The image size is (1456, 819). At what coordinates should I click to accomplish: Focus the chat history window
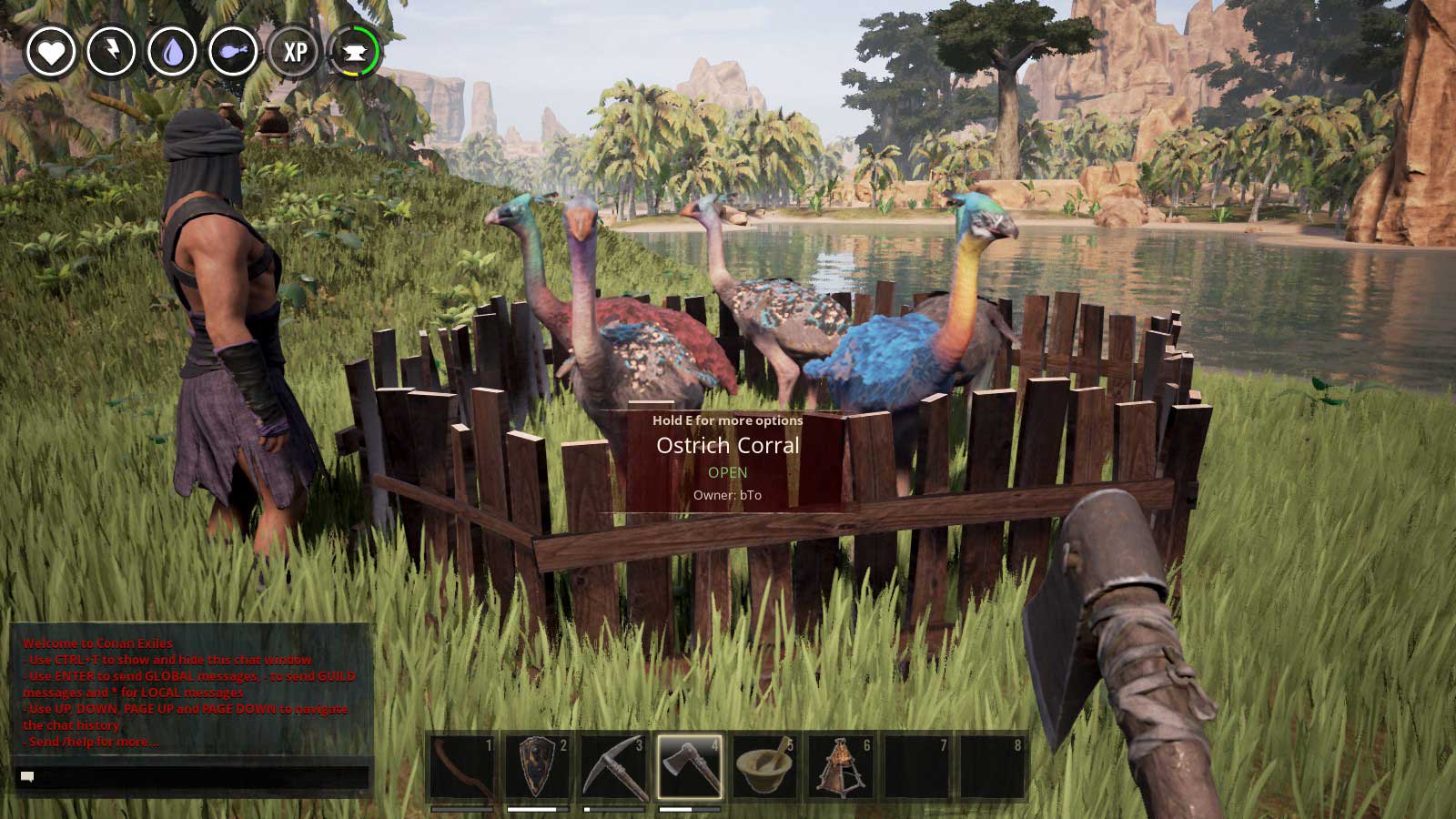(x=191, y=691)
